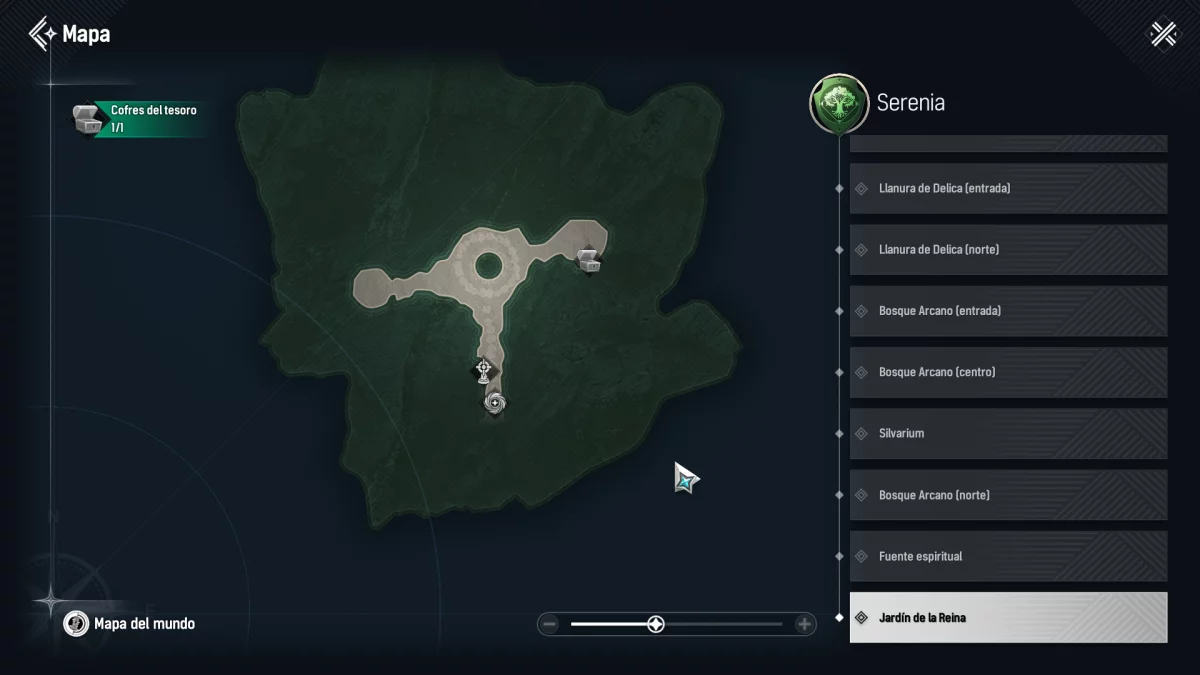Select the highlighted Jardín de la Reina entry

tap(1008, 617)
